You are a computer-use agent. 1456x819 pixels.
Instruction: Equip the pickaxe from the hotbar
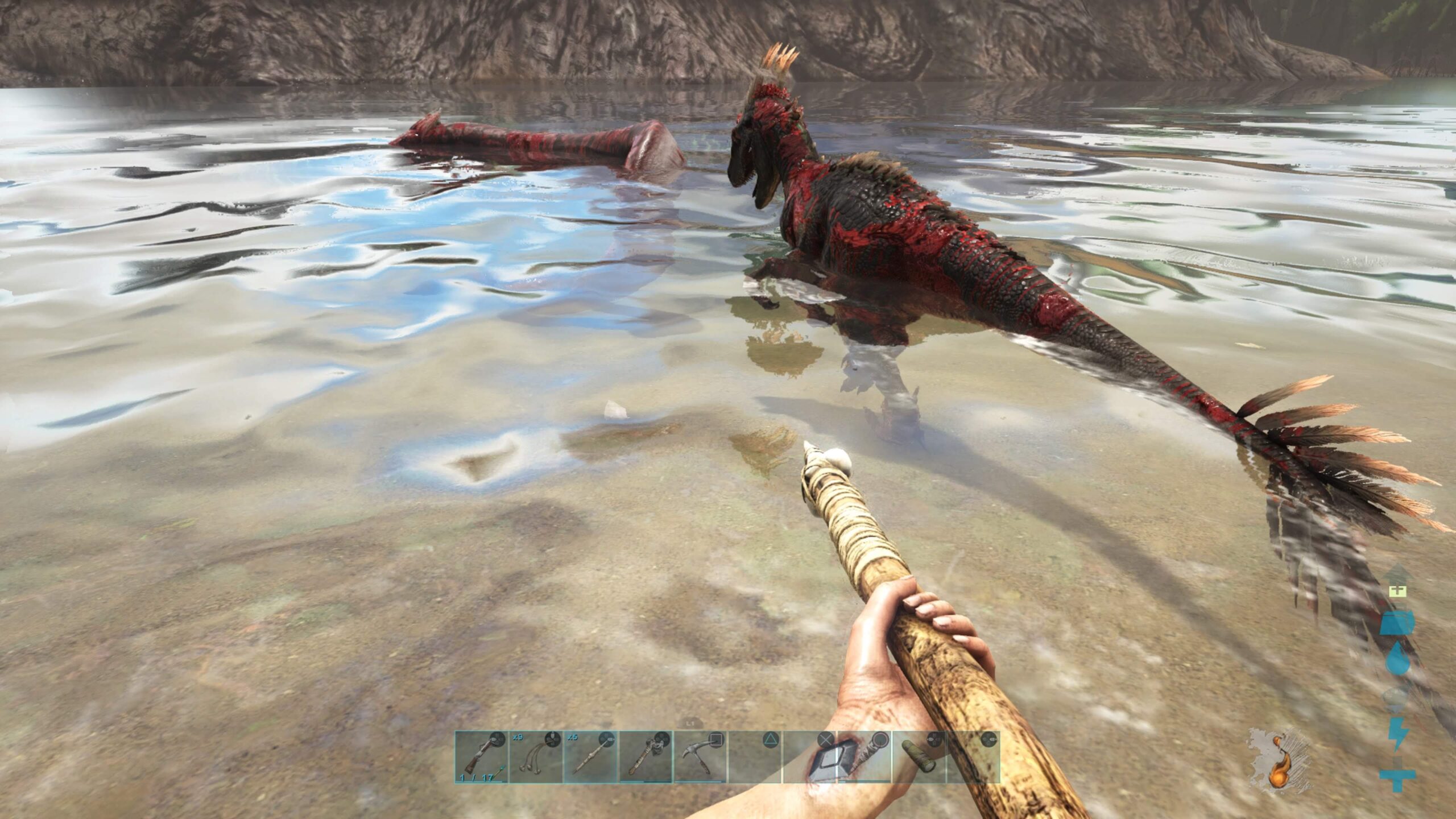700,757
